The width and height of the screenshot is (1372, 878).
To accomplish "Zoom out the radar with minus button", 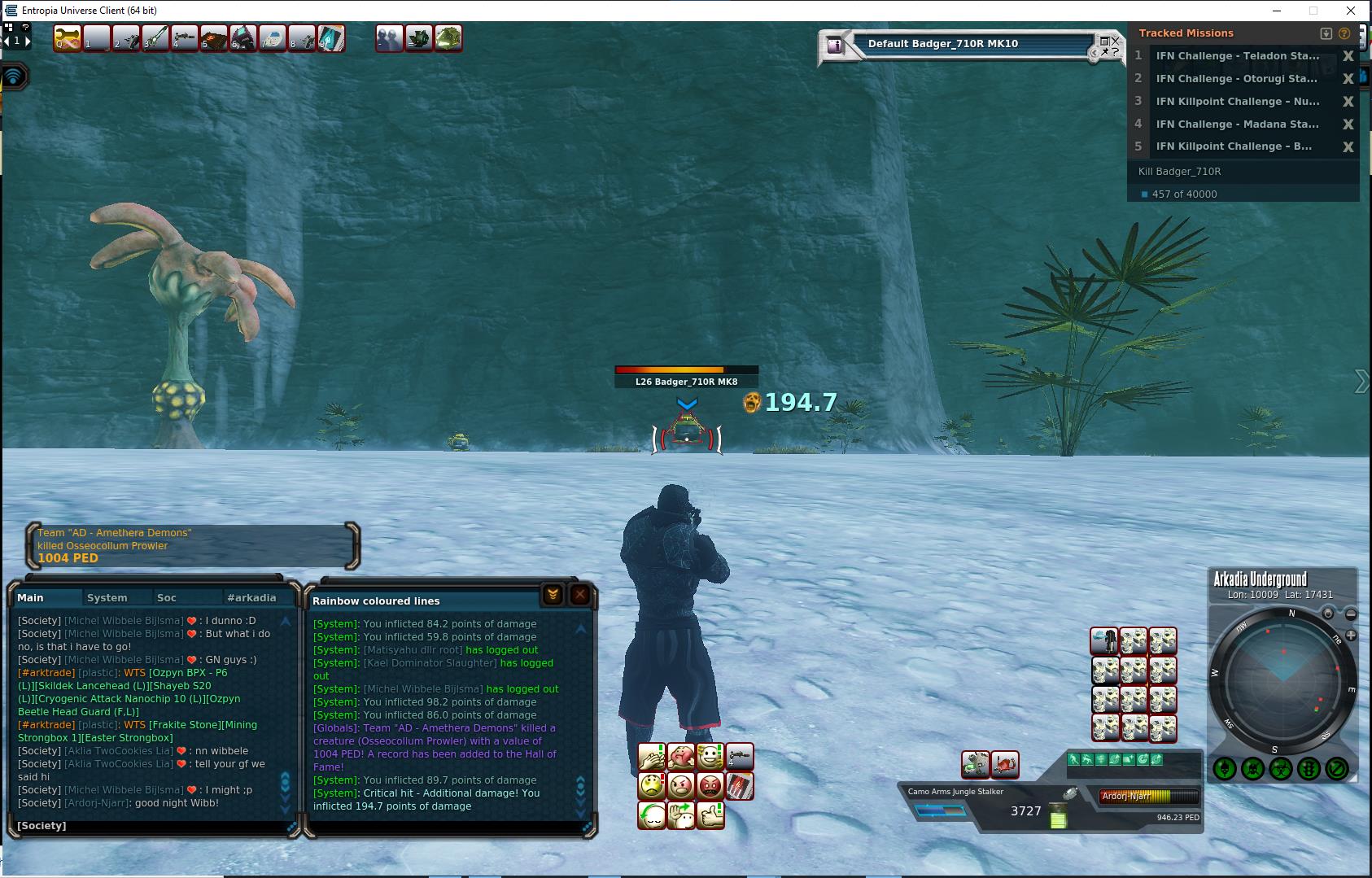I will coord(1351,614).
